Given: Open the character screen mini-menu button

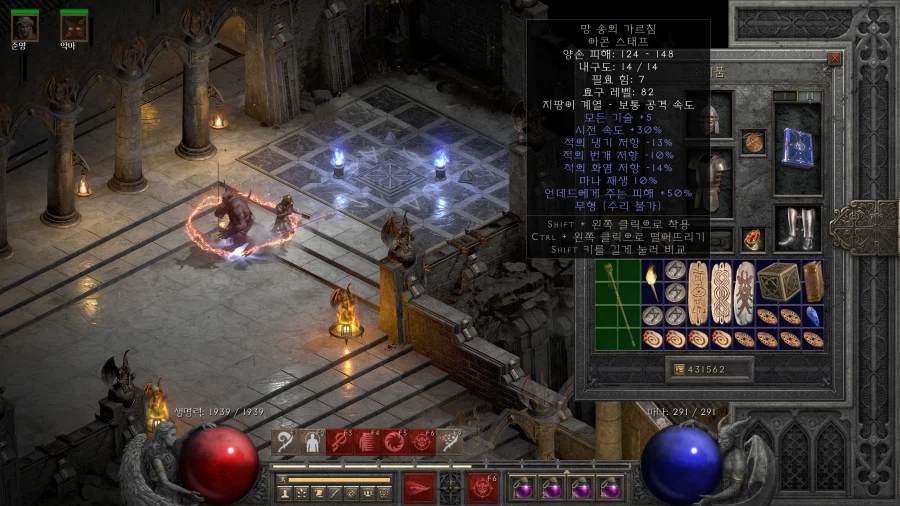Looking at the screenshot, I should [282, 493].
